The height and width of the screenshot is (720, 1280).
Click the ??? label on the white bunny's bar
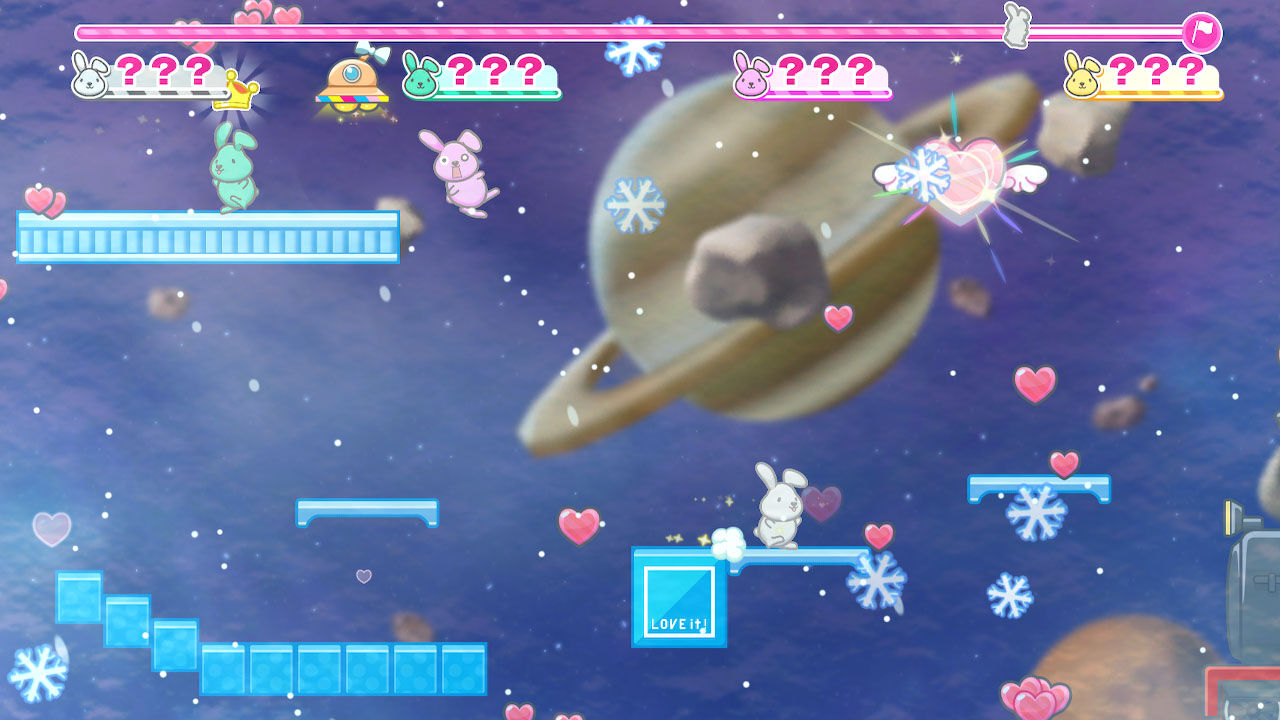click(x=160, y=73)
